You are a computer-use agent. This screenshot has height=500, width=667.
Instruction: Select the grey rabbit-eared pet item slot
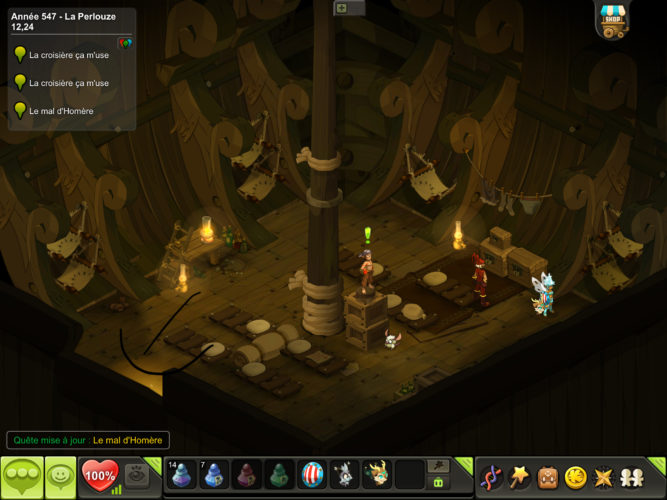pos(344,475)
